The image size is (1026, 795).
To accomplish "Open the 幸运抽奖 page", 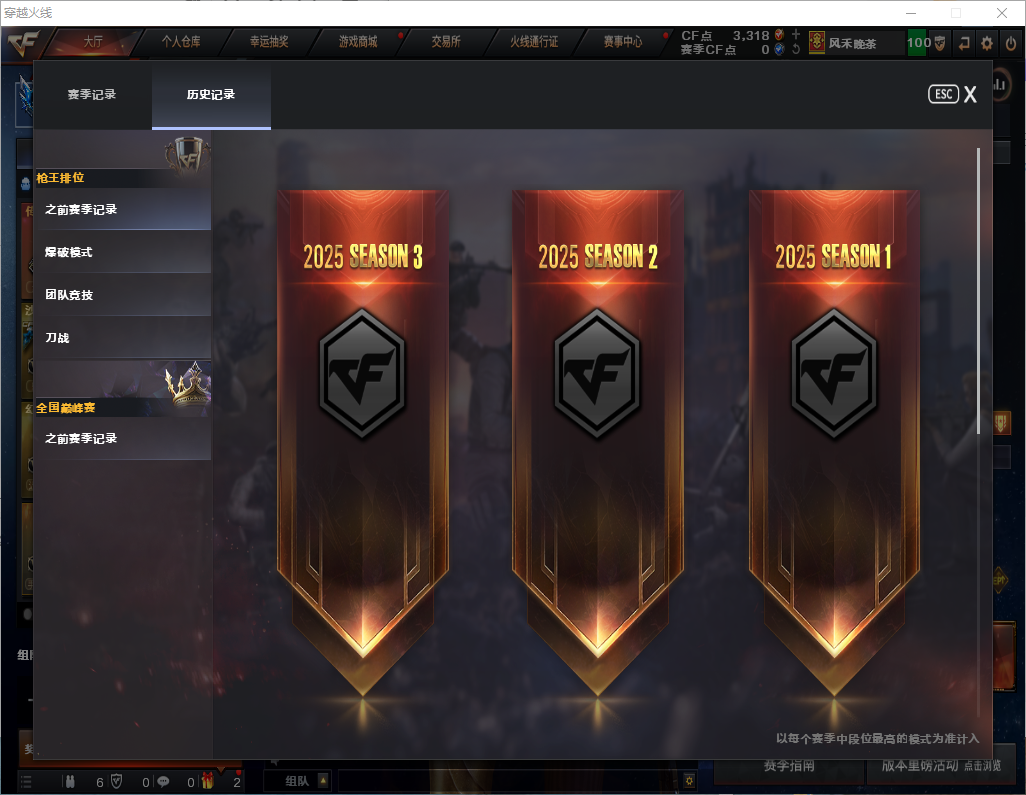I will 269,42.
